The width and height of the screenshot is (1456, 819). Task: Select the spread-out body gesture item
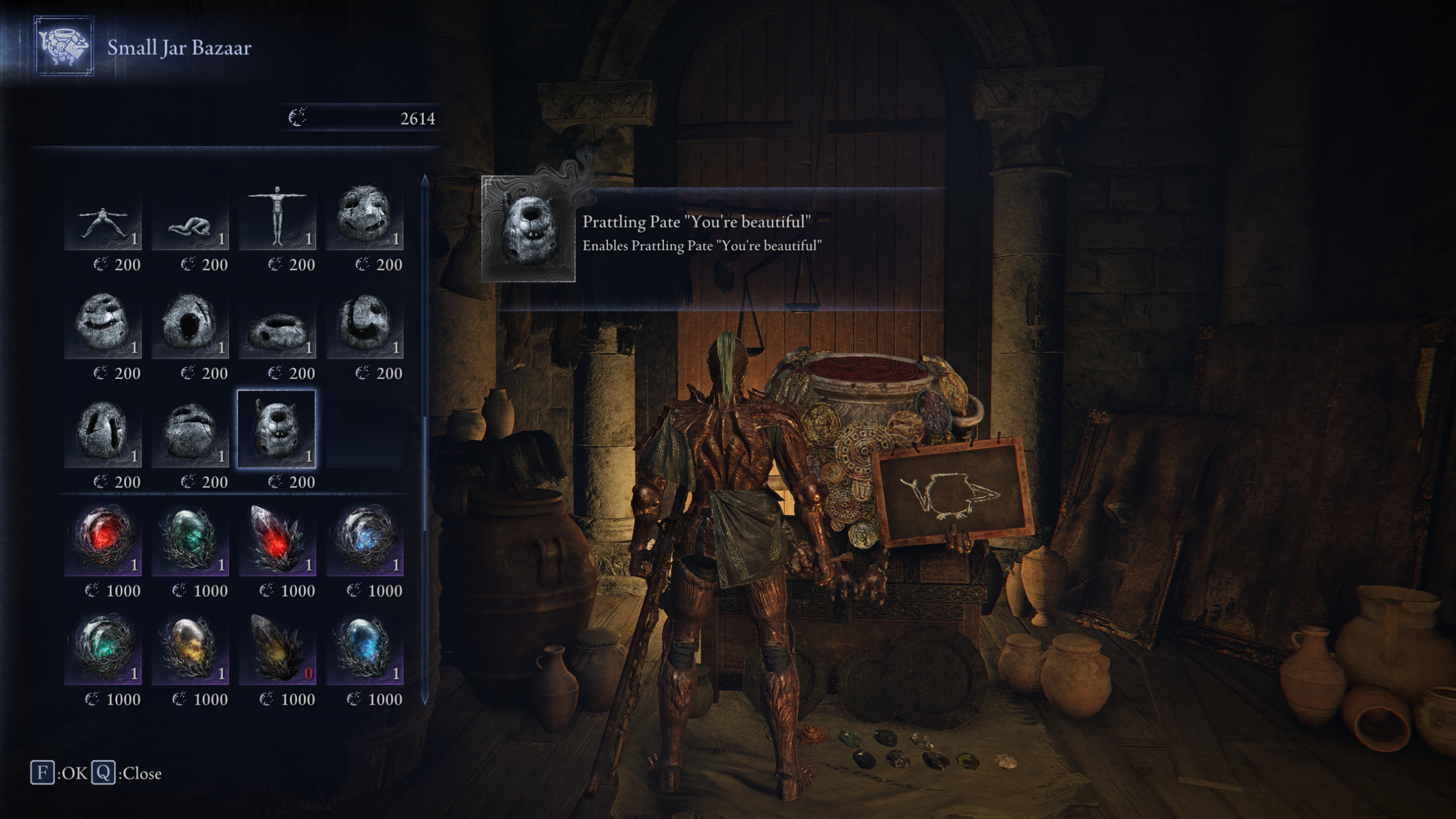[102, 222]
